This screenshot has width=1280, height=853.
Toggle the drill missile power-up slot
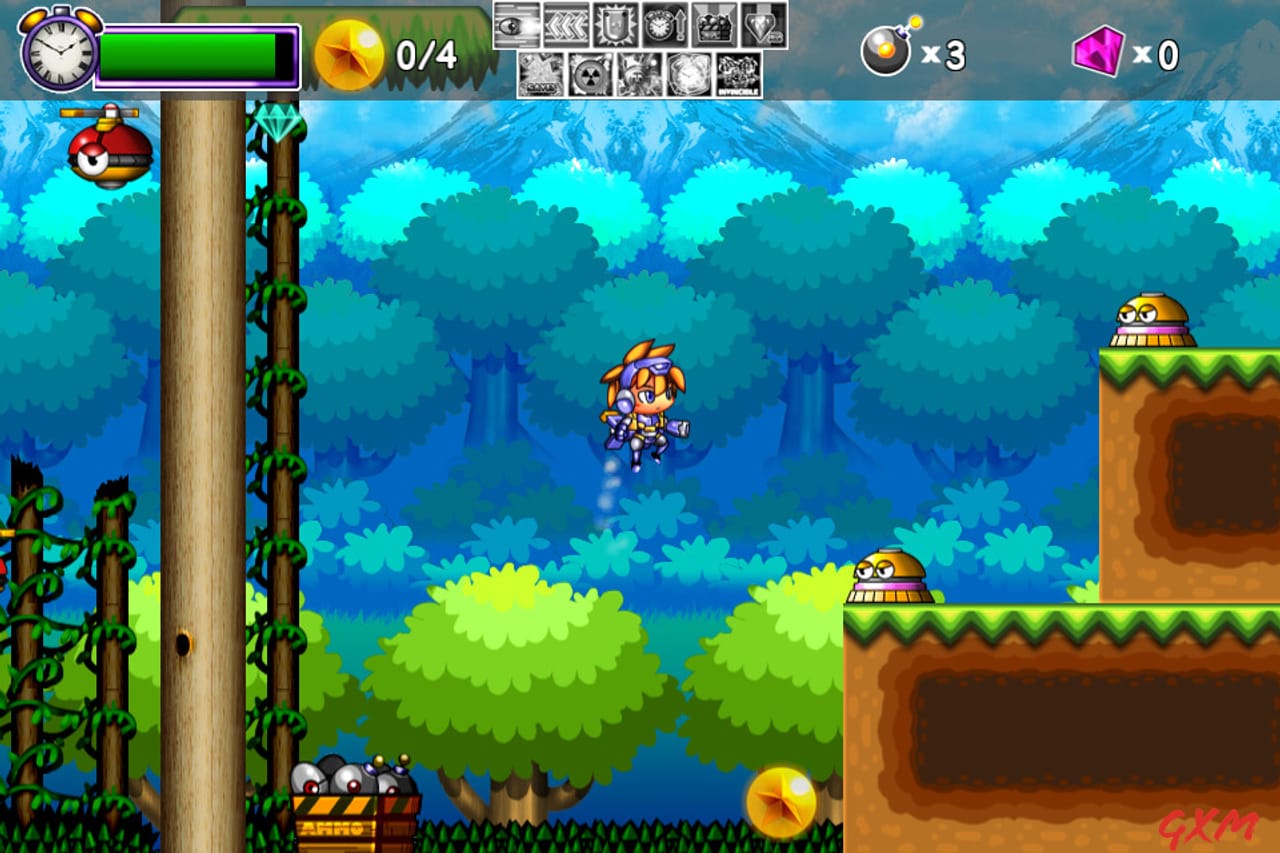[641, 74]
